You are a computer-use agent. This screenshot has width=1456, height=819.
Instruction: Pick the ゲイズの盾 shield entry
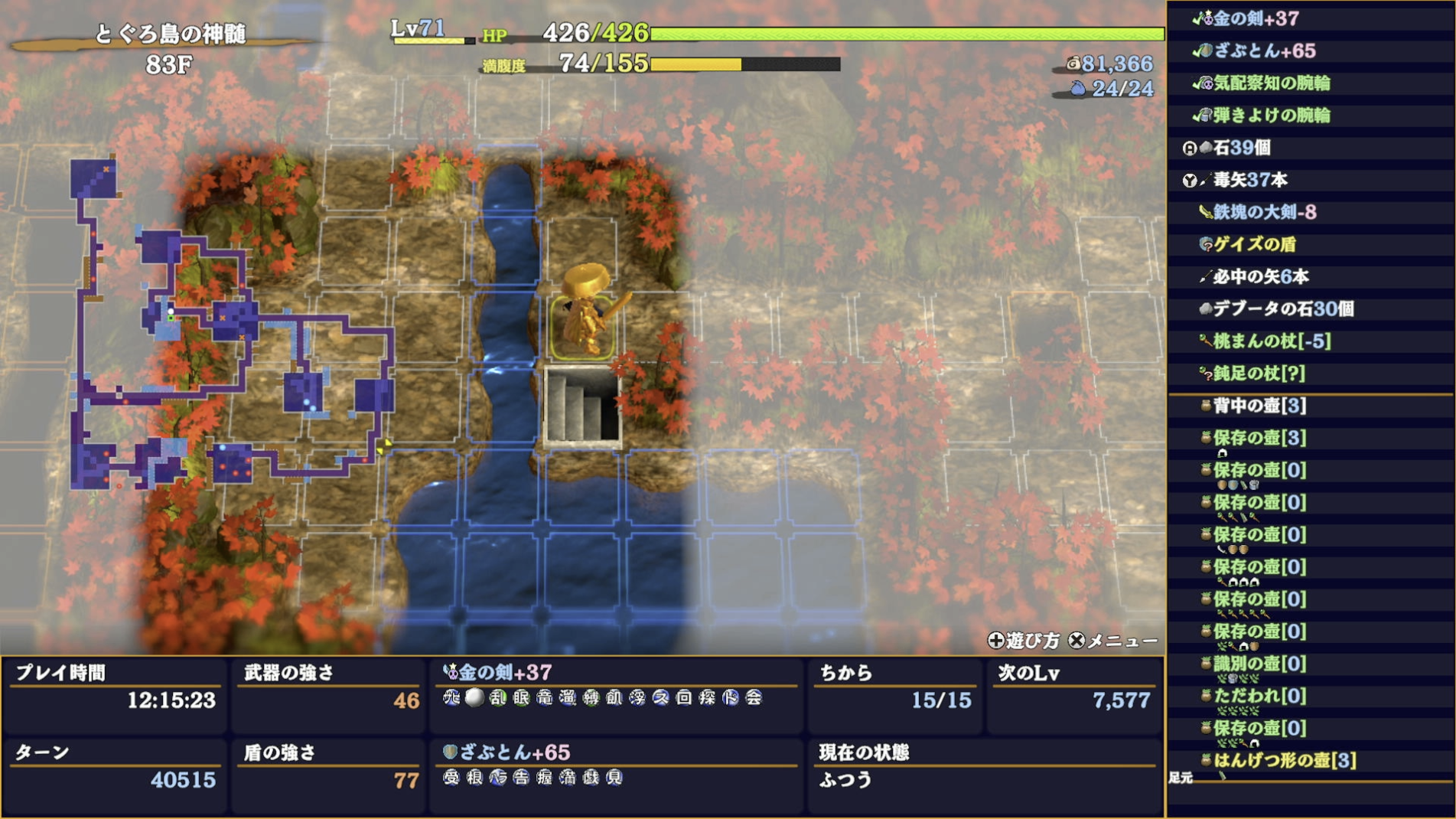1254,244
